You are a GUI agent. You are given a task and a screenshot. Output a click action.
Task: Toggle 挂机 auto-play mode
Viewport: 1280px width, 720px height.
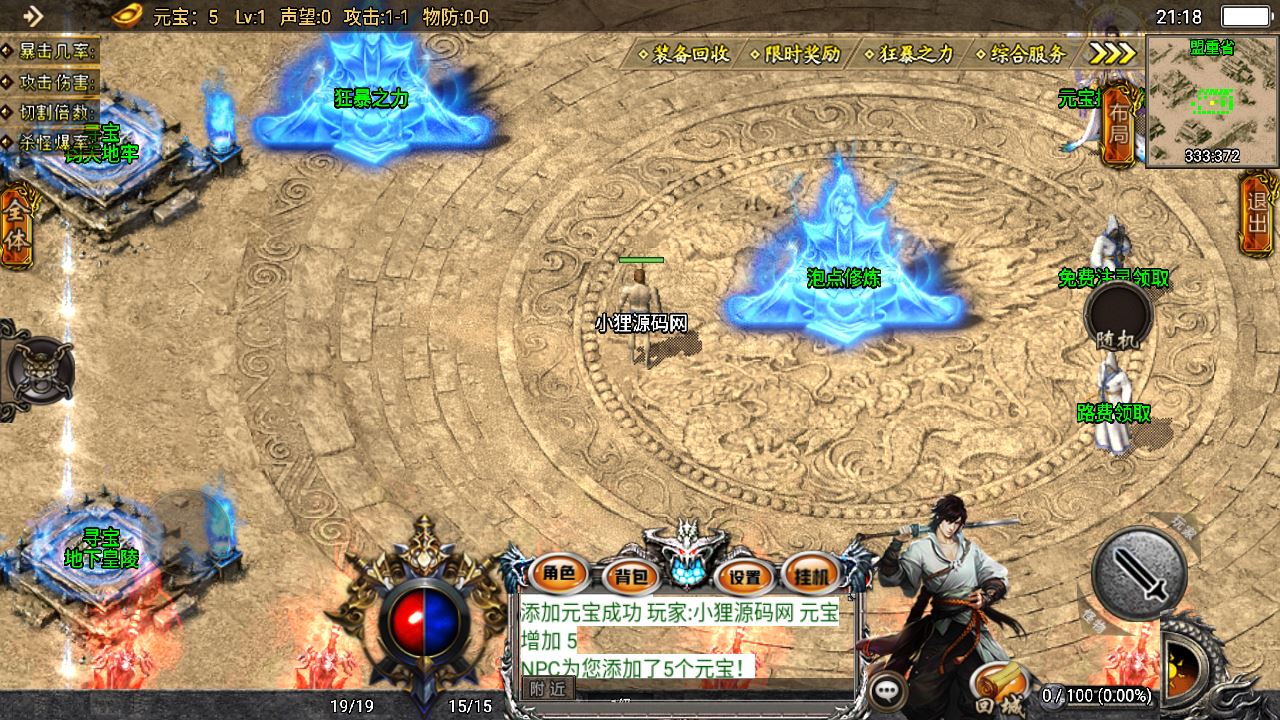click(x=811, y=575)
